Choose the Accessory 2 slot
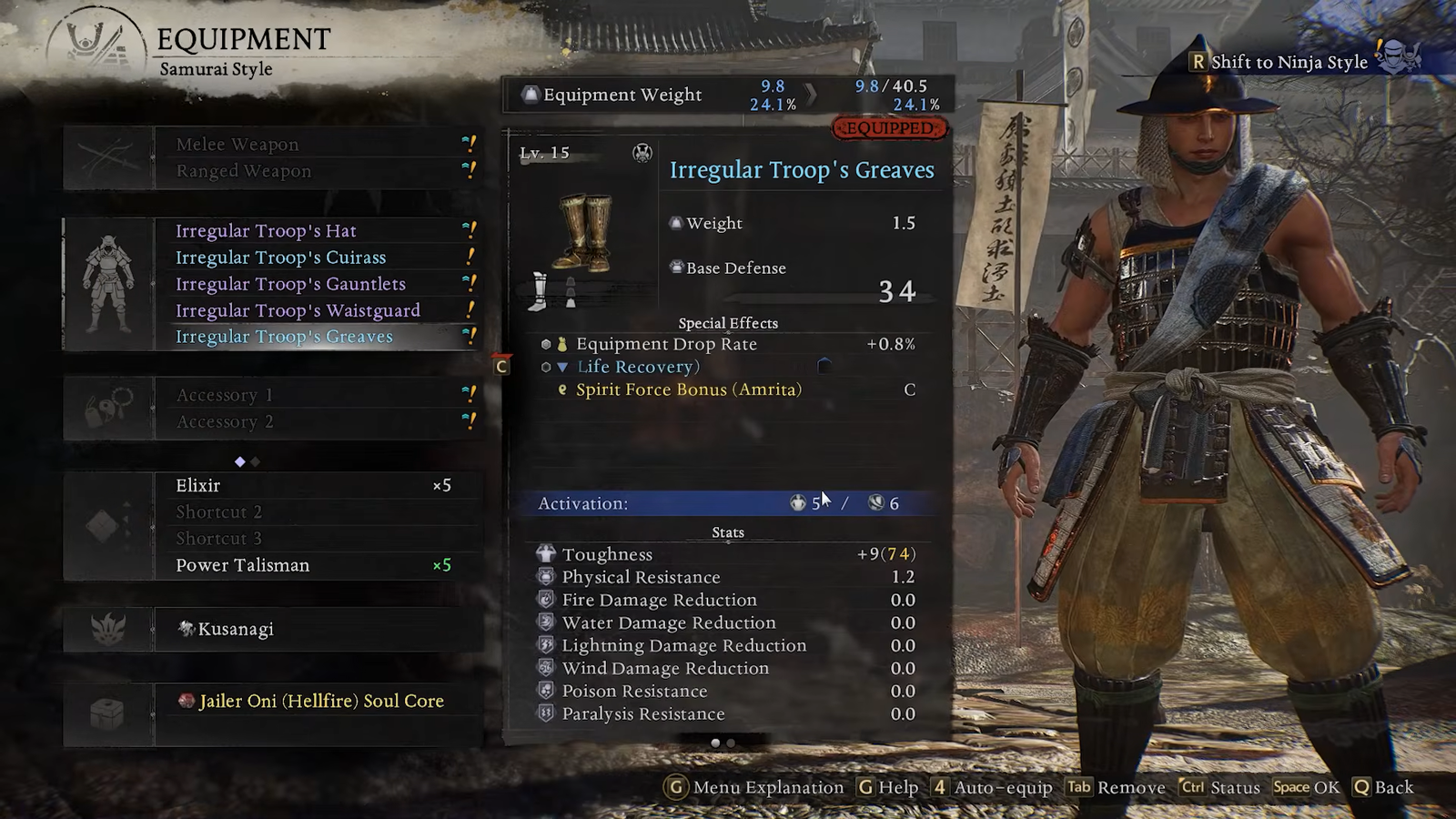The height and width of the screenshot is (819, 1456). coord(224,422)
